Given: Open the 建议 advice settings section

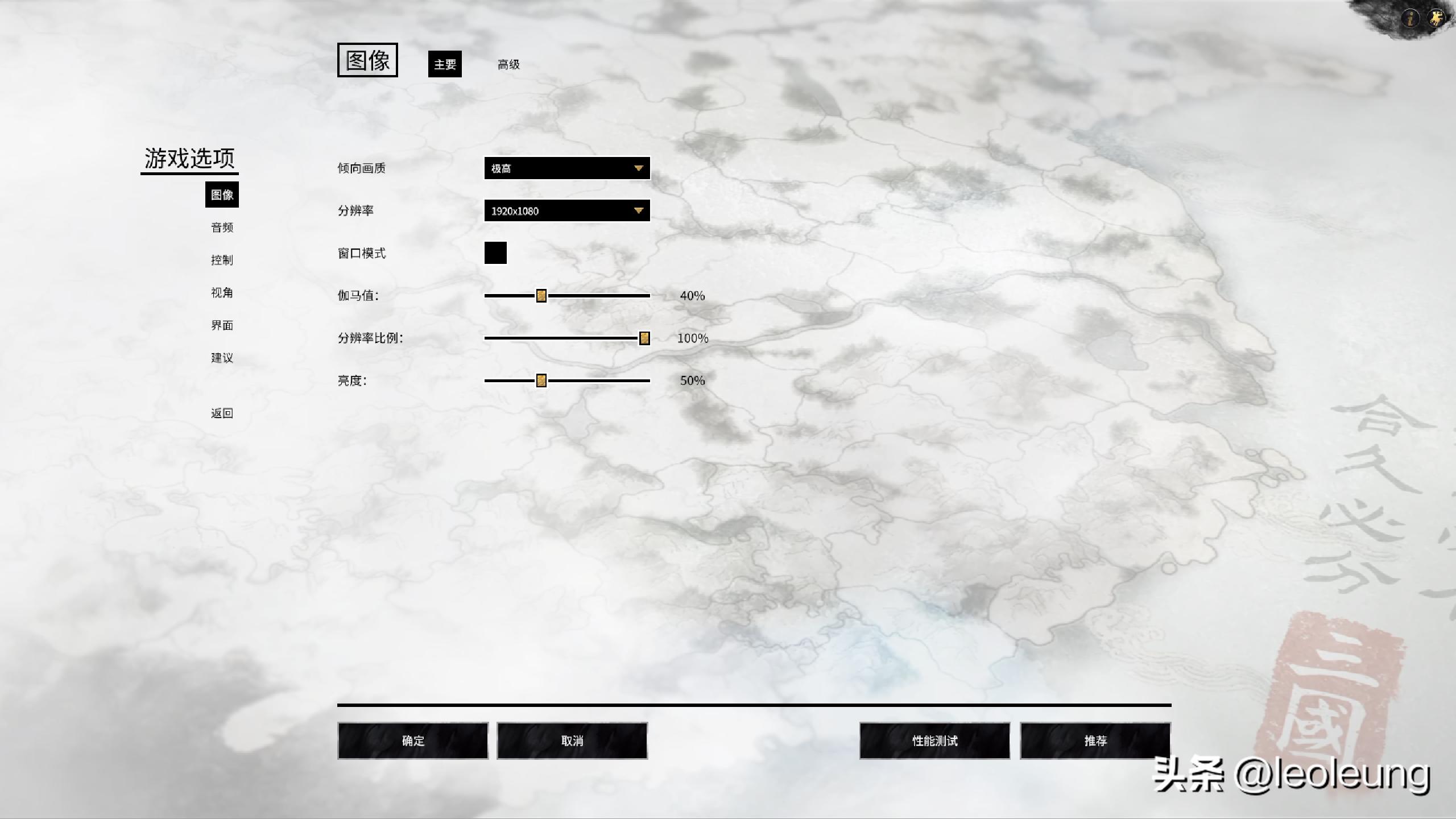Looking at the screenshot, I should tap(222, 358).
